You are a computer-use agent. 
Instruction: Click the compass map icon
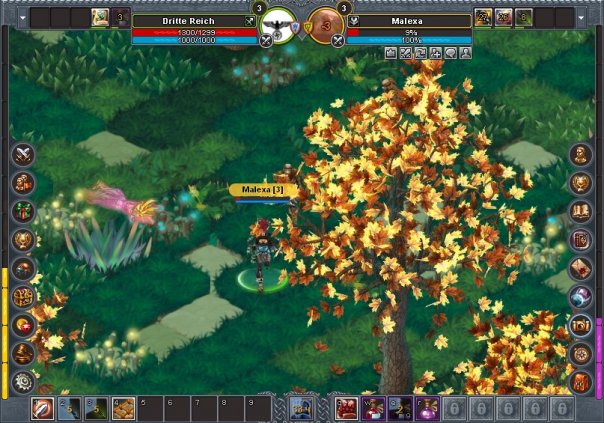point(581,353)
